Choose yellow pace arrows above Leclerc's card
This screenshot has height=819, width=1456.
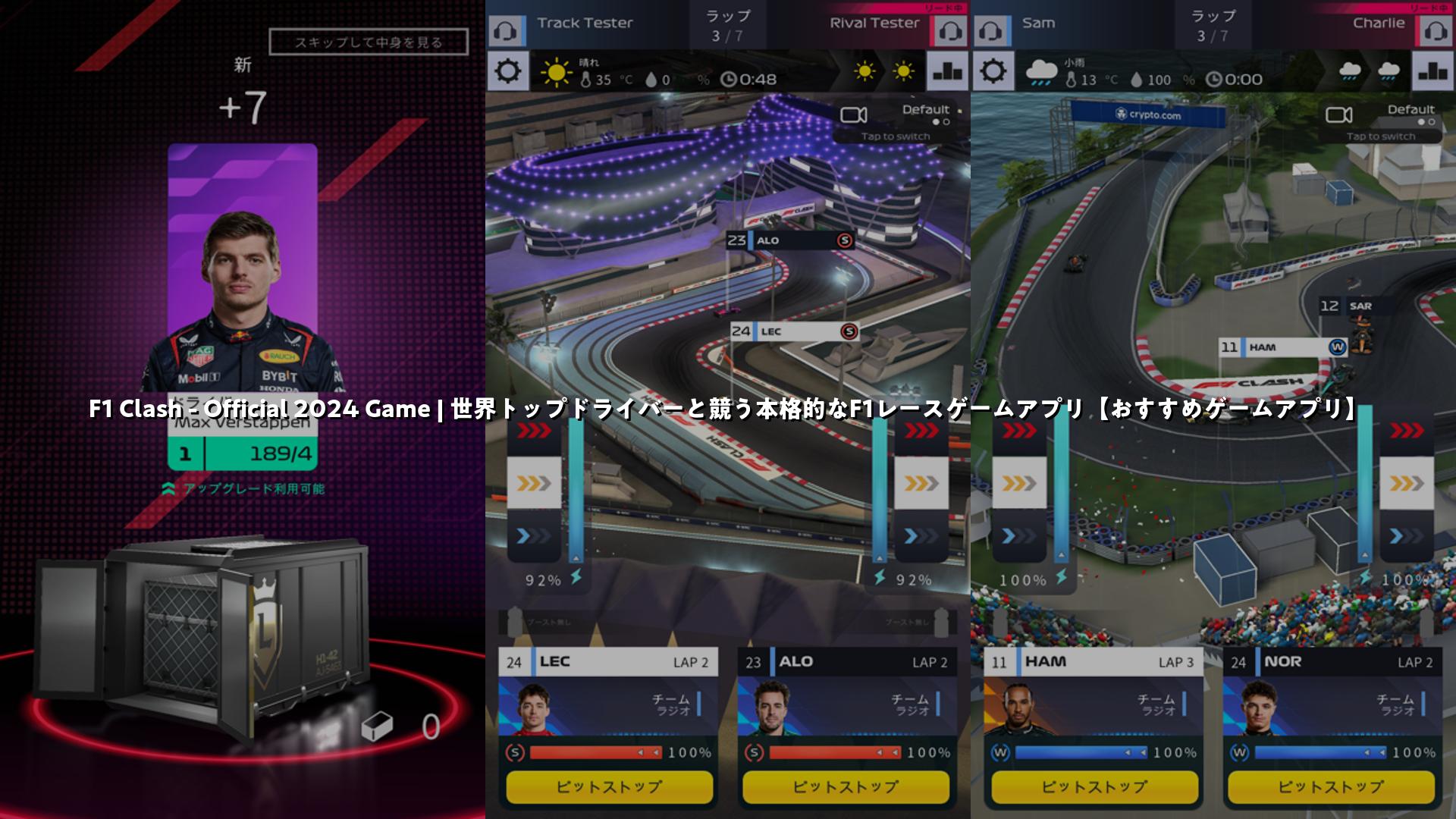pos(534,483)
